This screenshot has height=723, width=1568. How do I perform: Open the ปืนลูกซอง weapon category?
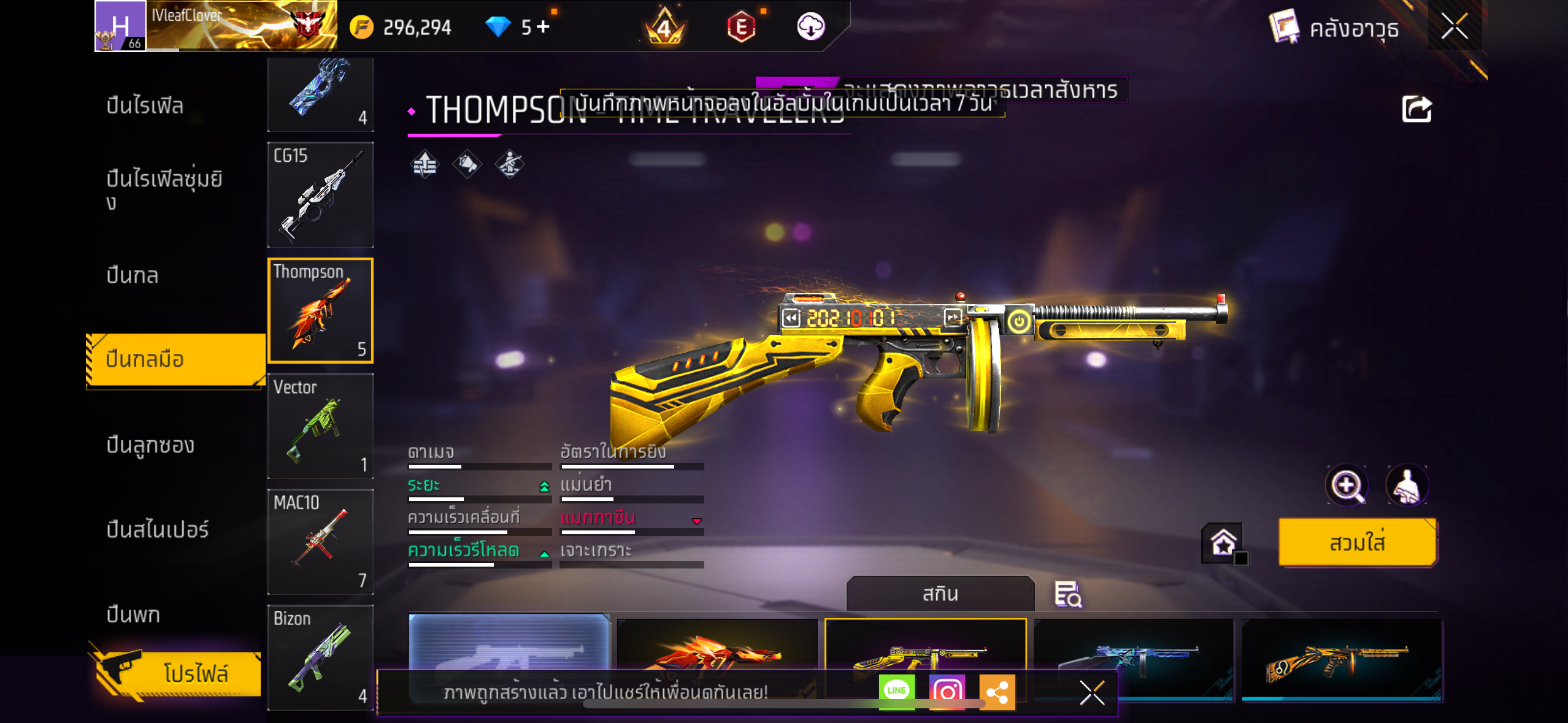150,445
